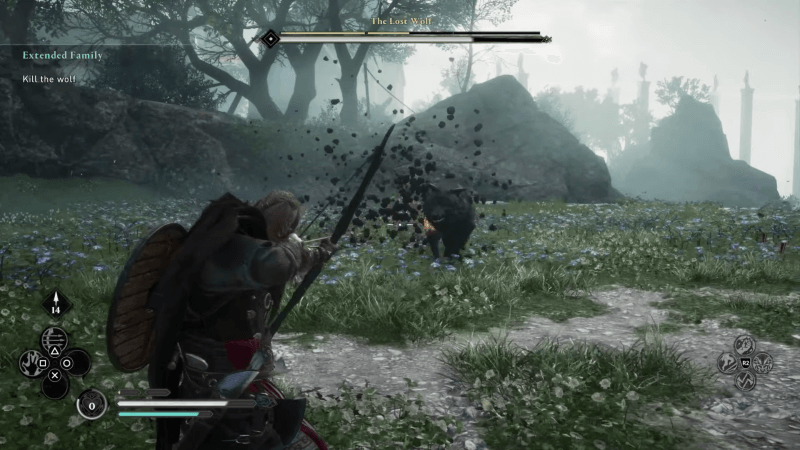Trigger the leaping figure melee ability
Viewport: 800px width, 450px height.
coord(728,362)
